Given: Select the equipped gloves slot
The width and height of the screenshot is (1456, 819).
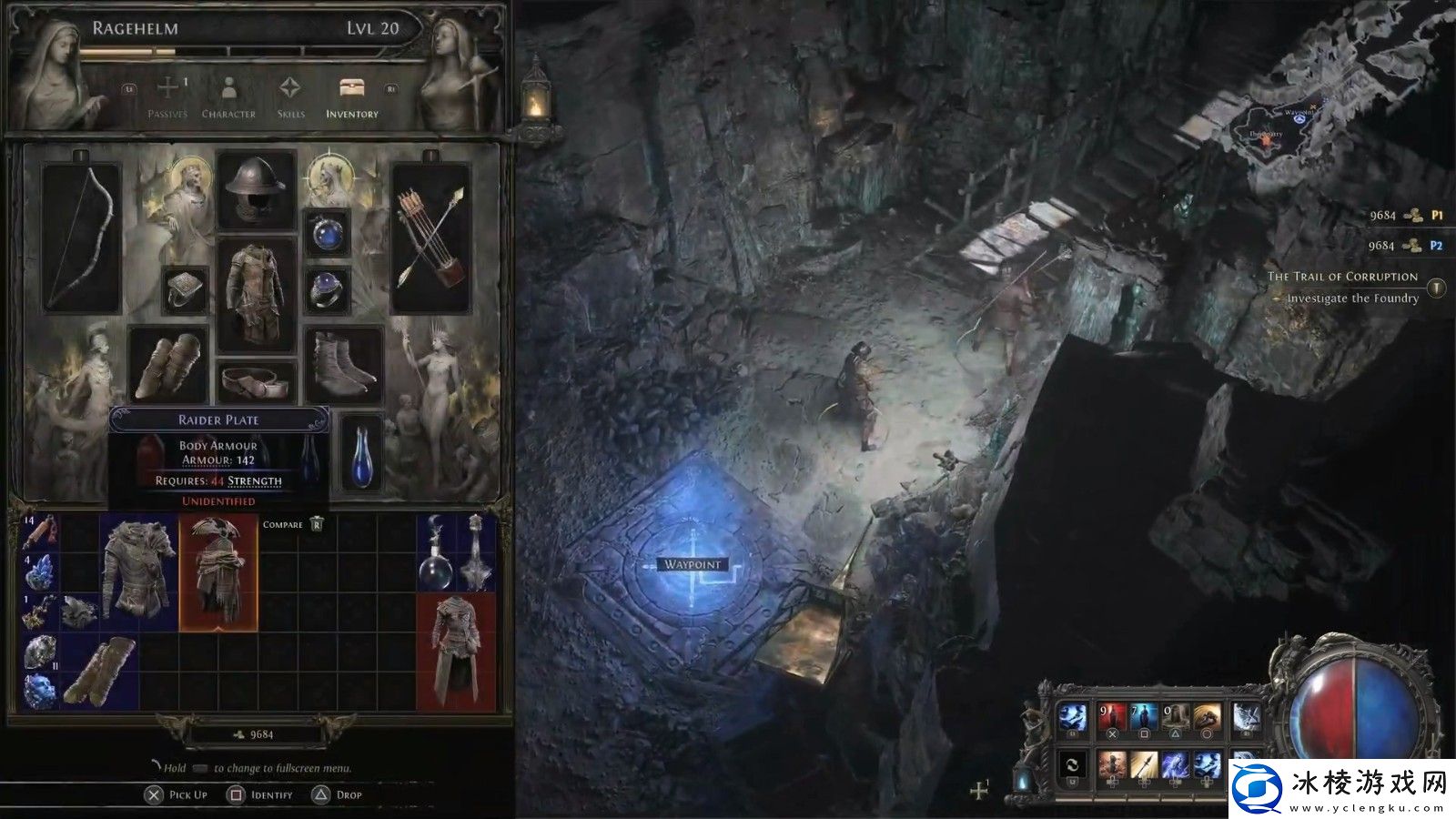Looking at the screenshot, I should coord(169,366).
